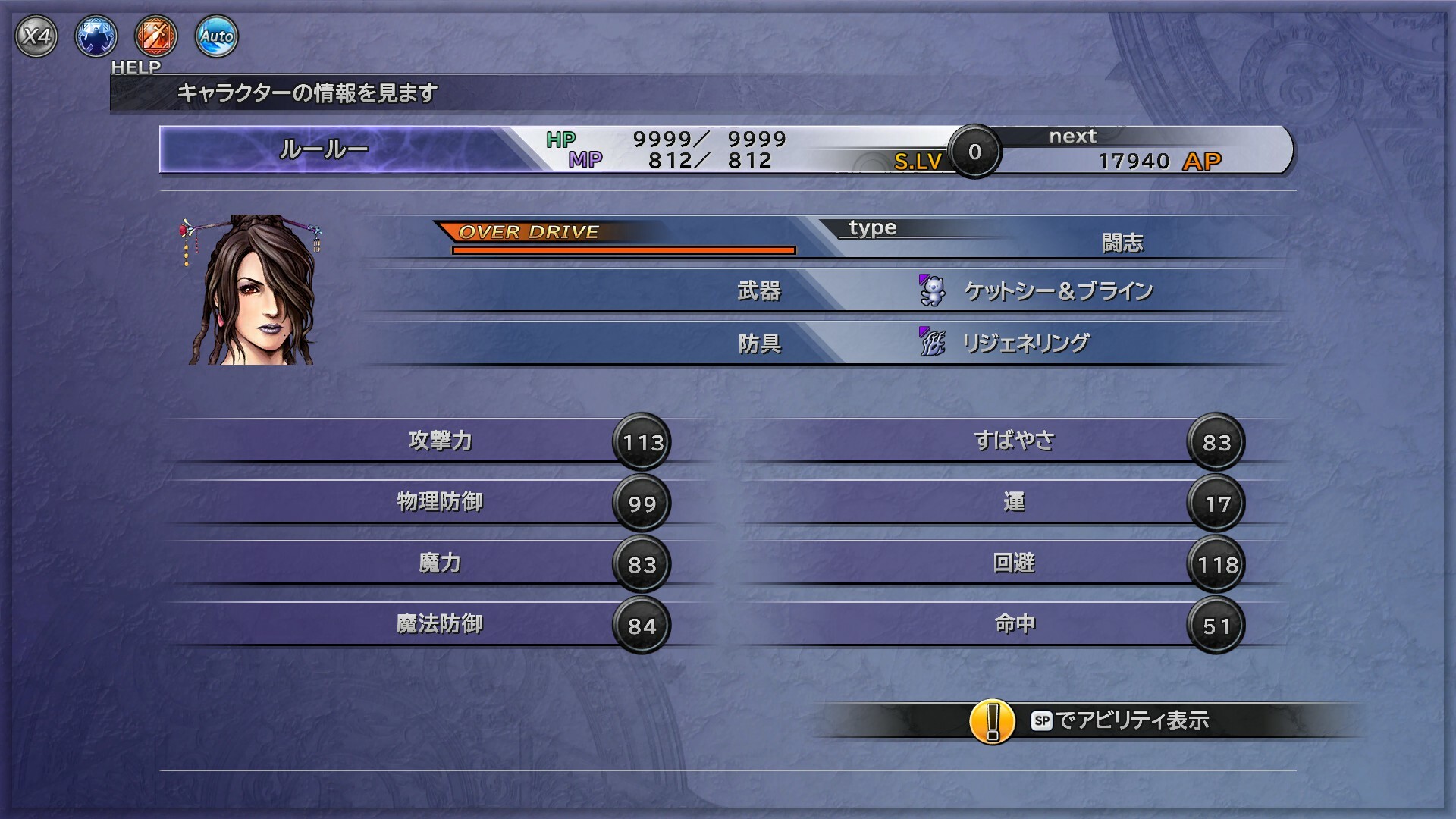Activate the blue supercharge booster icon
The image size is (1456, 819).
point(96,36)
